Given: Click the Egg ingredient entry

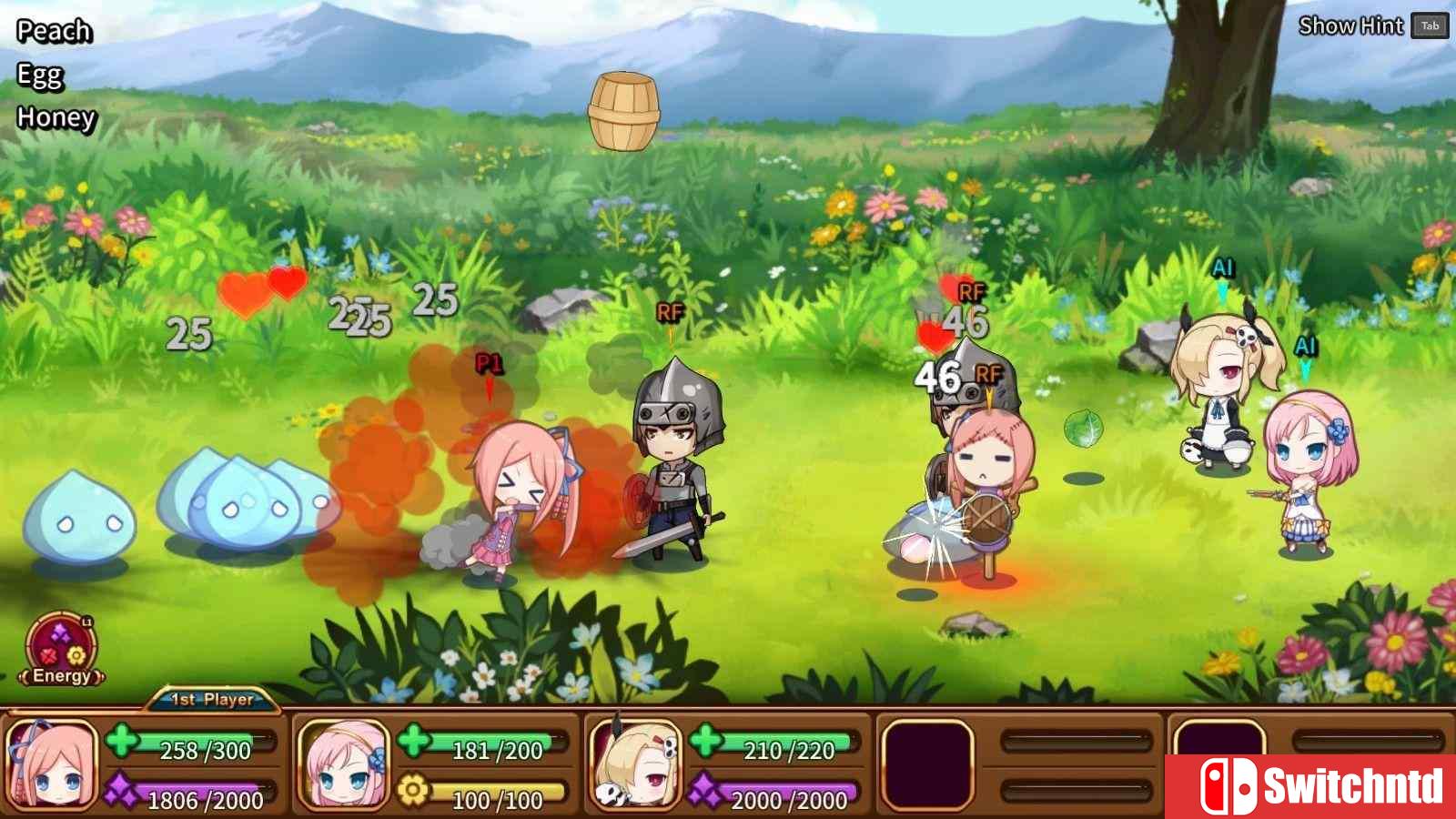Looking at the screenshot, I should click(40, 75).
